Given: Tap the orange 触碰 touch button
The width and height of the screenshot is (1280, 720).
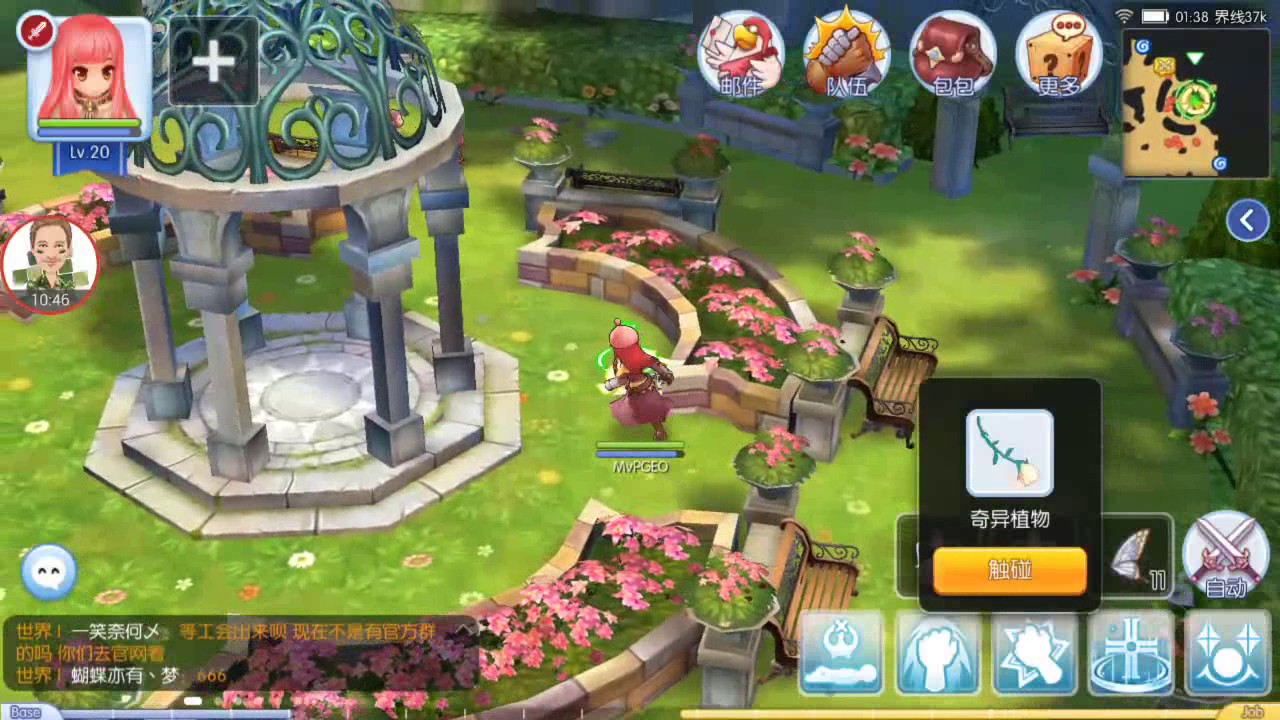Looking at the screenshot, I should [1009, 570].
